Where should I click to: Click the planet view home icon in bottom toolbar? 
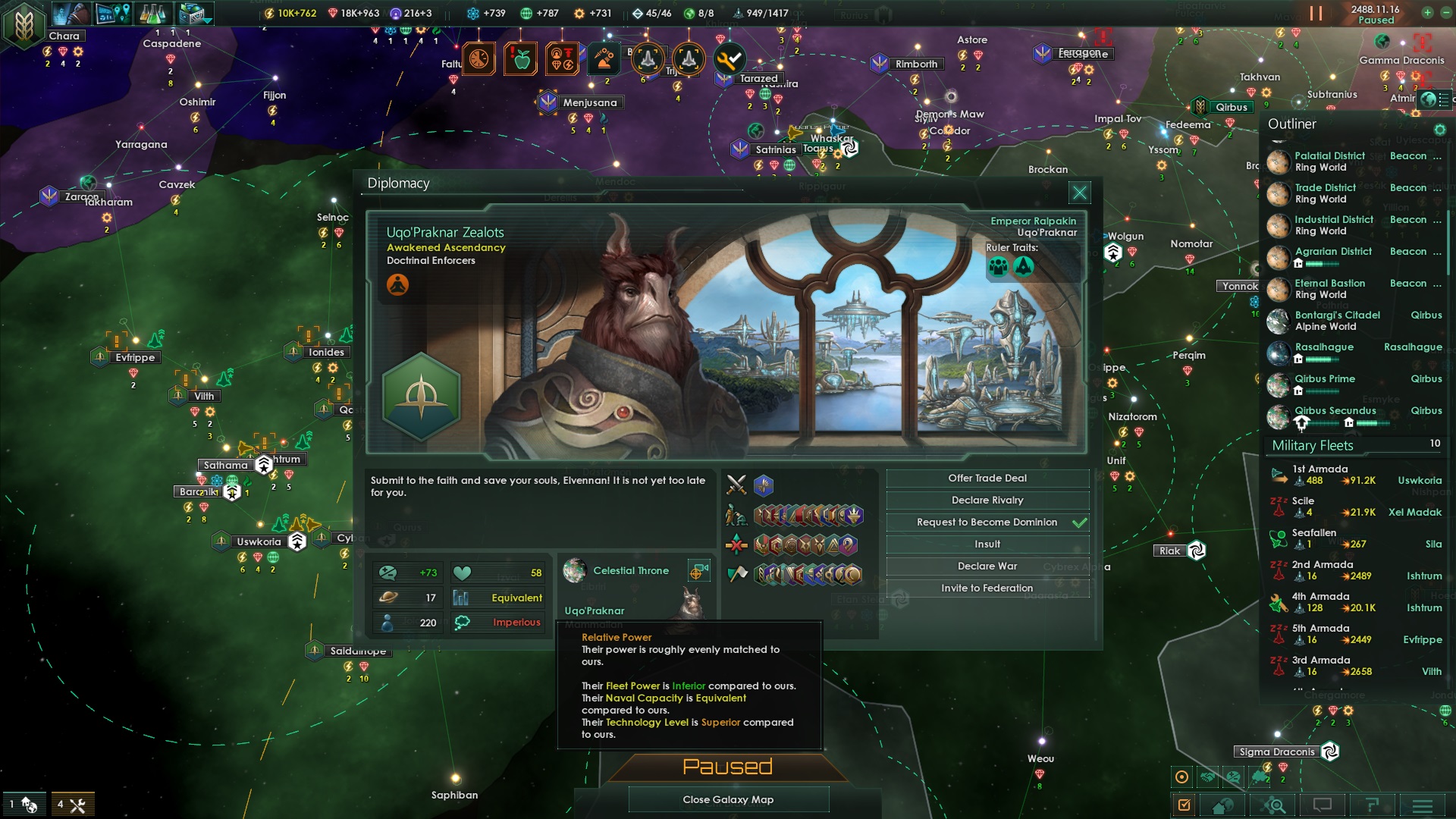click(1222, 805)
